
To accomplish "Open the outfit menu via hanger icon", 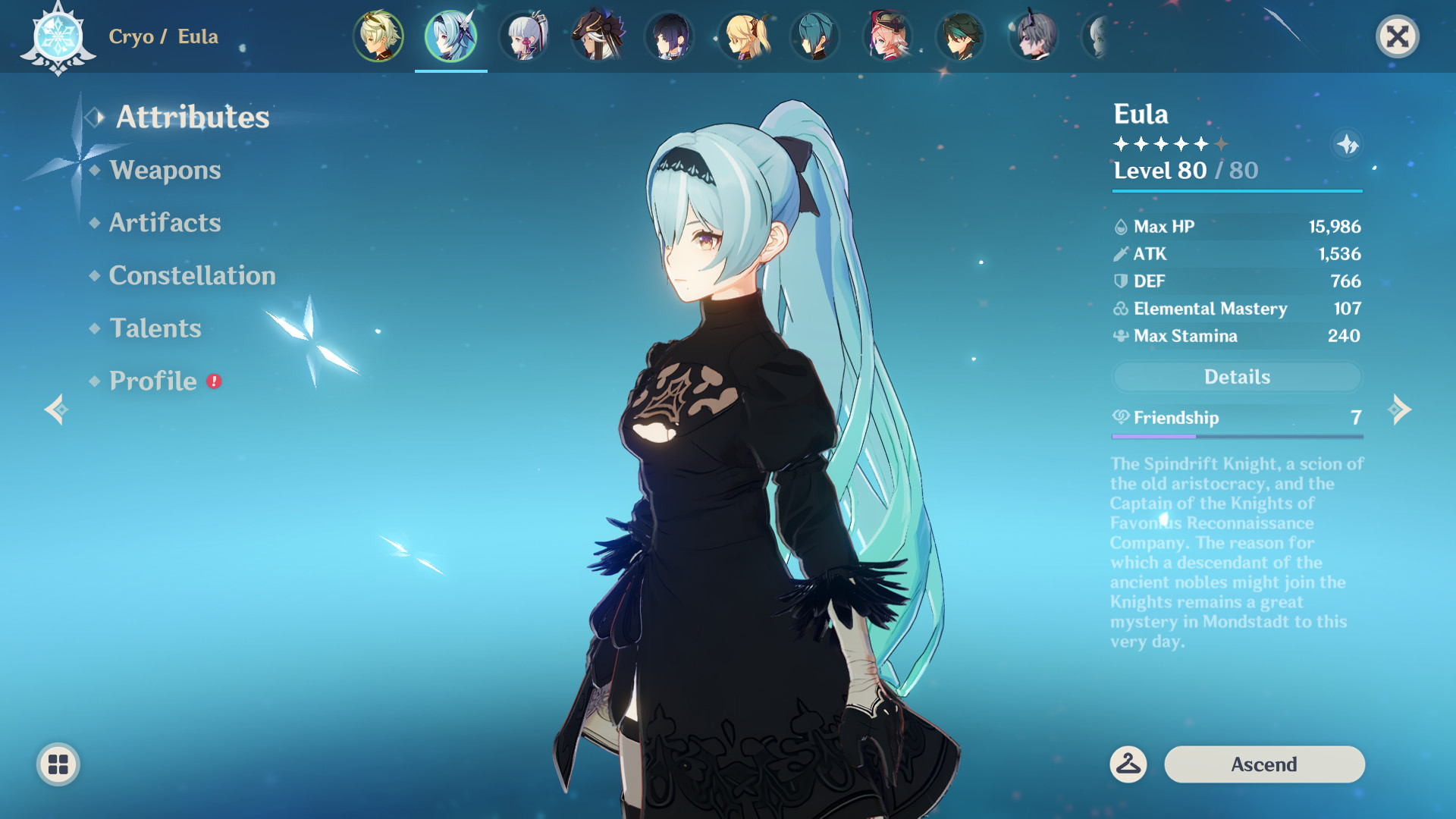I will [1129, 764].
